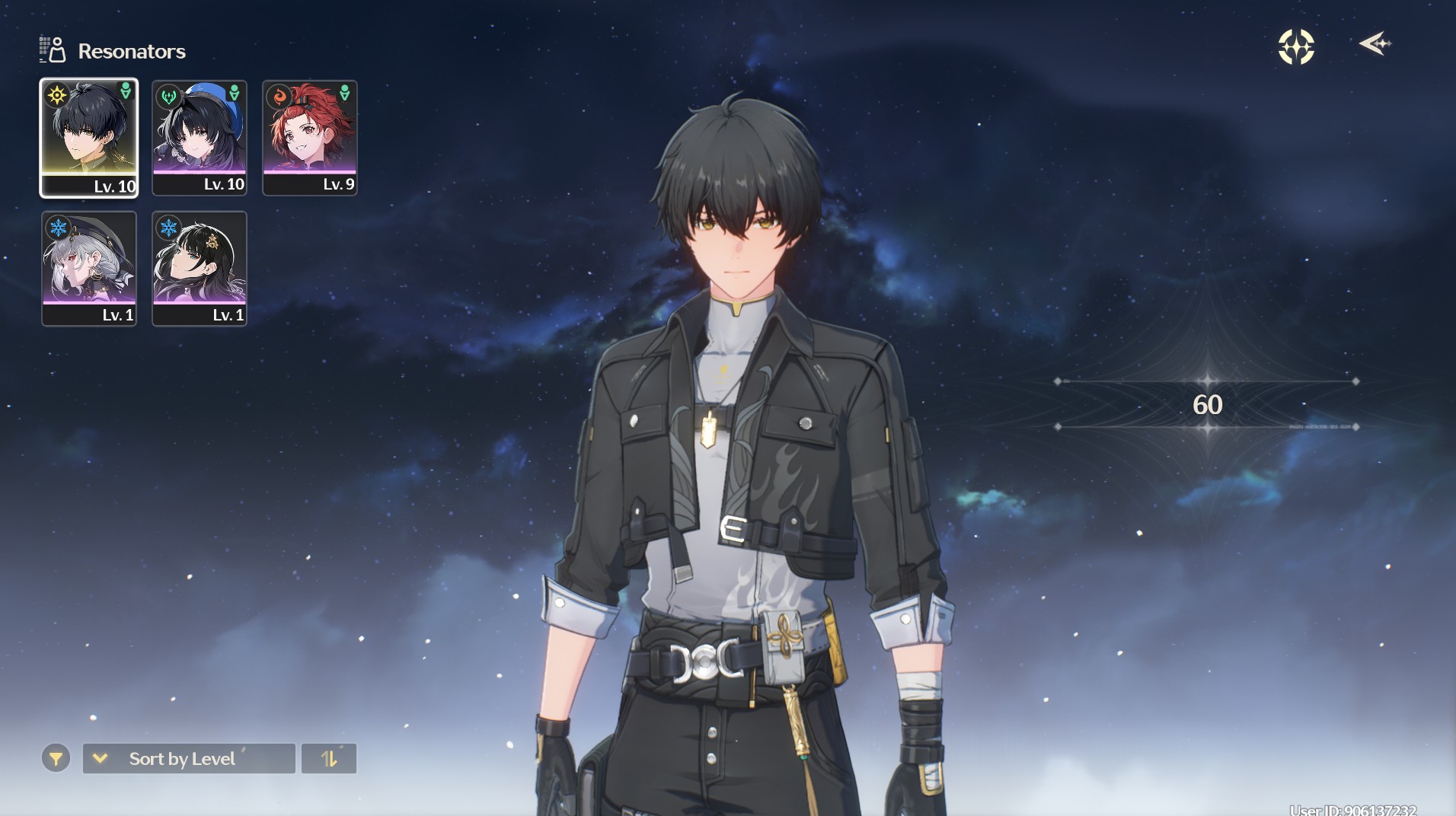This screenshot has width=1456, height=816.
Task: Pick the silver-haired Lv. 1 resonator
Action: point(89,269)
